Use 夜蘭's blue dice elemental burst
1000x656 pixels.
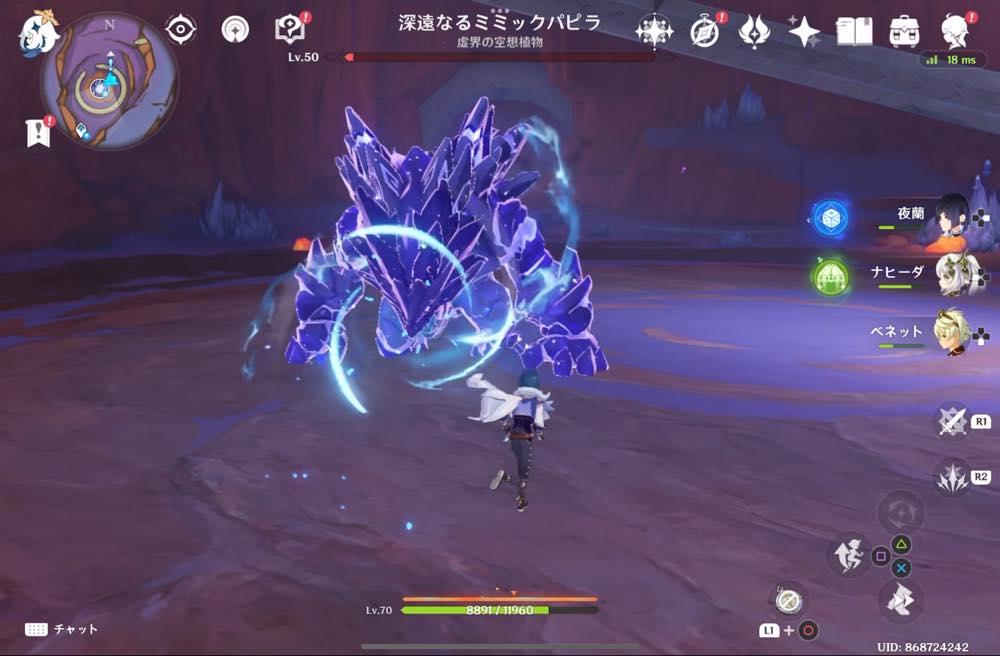tap(830, 218)
